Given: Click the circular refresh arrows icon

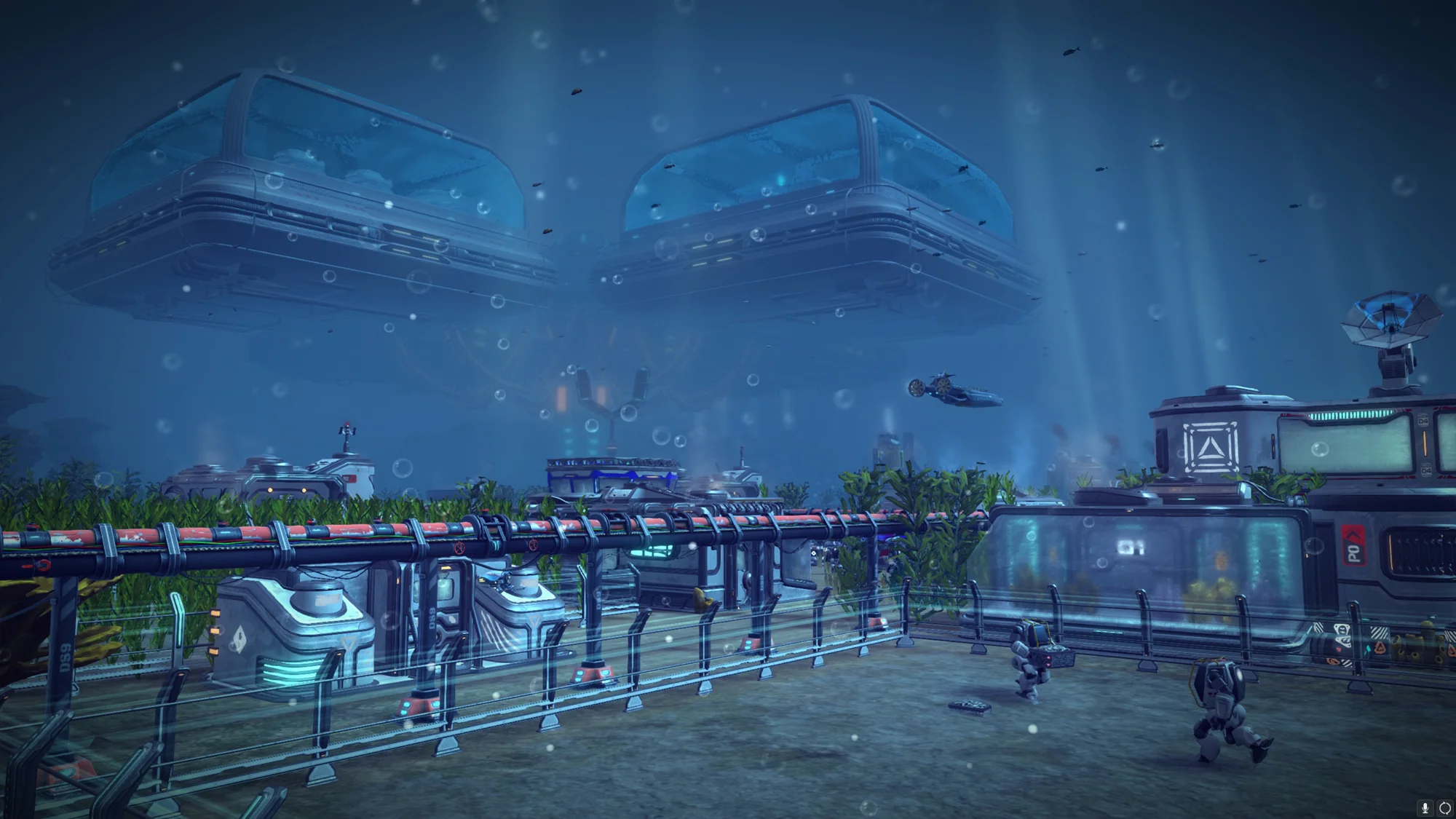Looking at the screenshot, I should tap(1444, 808).
